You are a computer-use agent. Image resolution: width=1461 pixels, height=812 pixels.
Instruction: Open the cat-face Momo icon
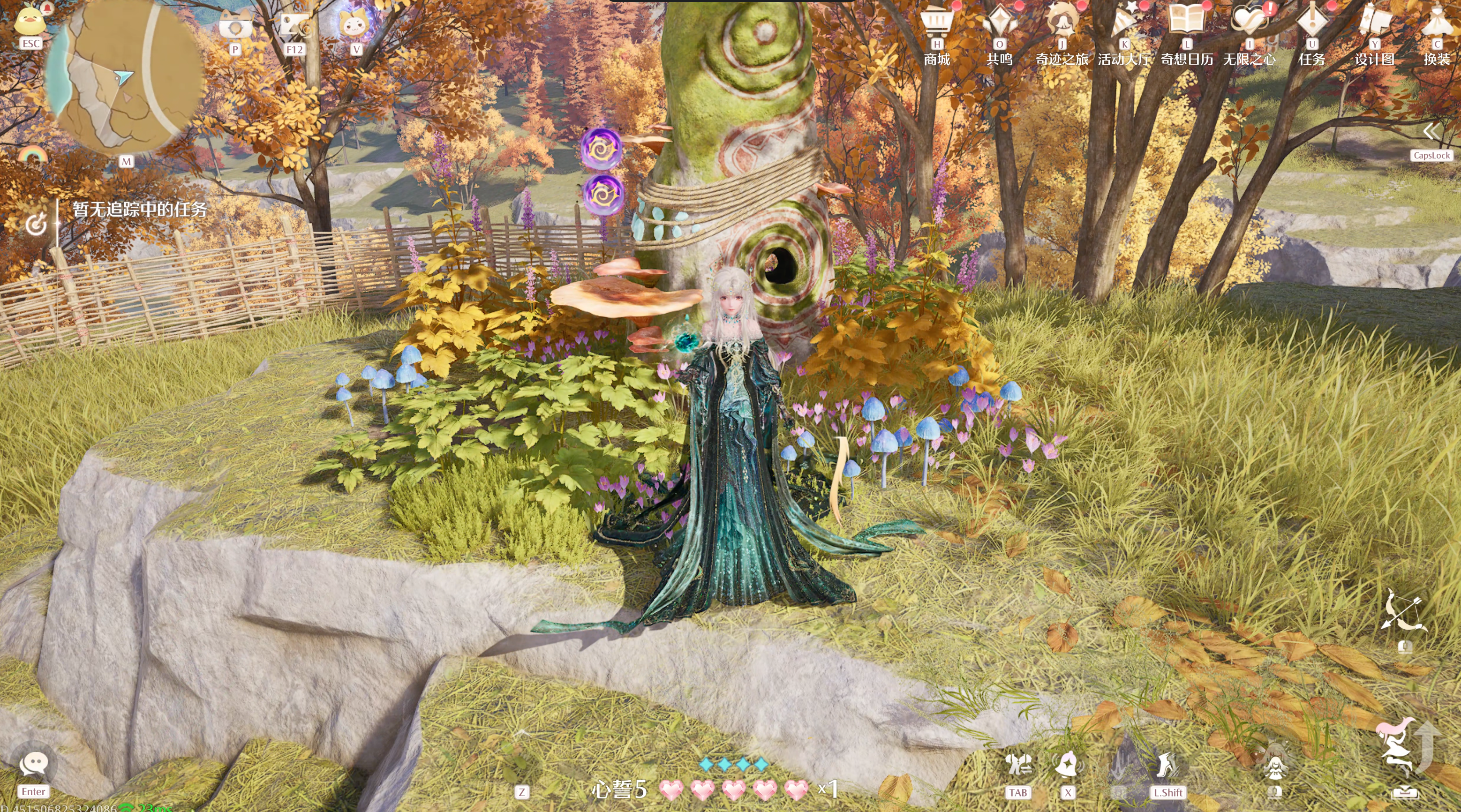(x=355, y=25)
